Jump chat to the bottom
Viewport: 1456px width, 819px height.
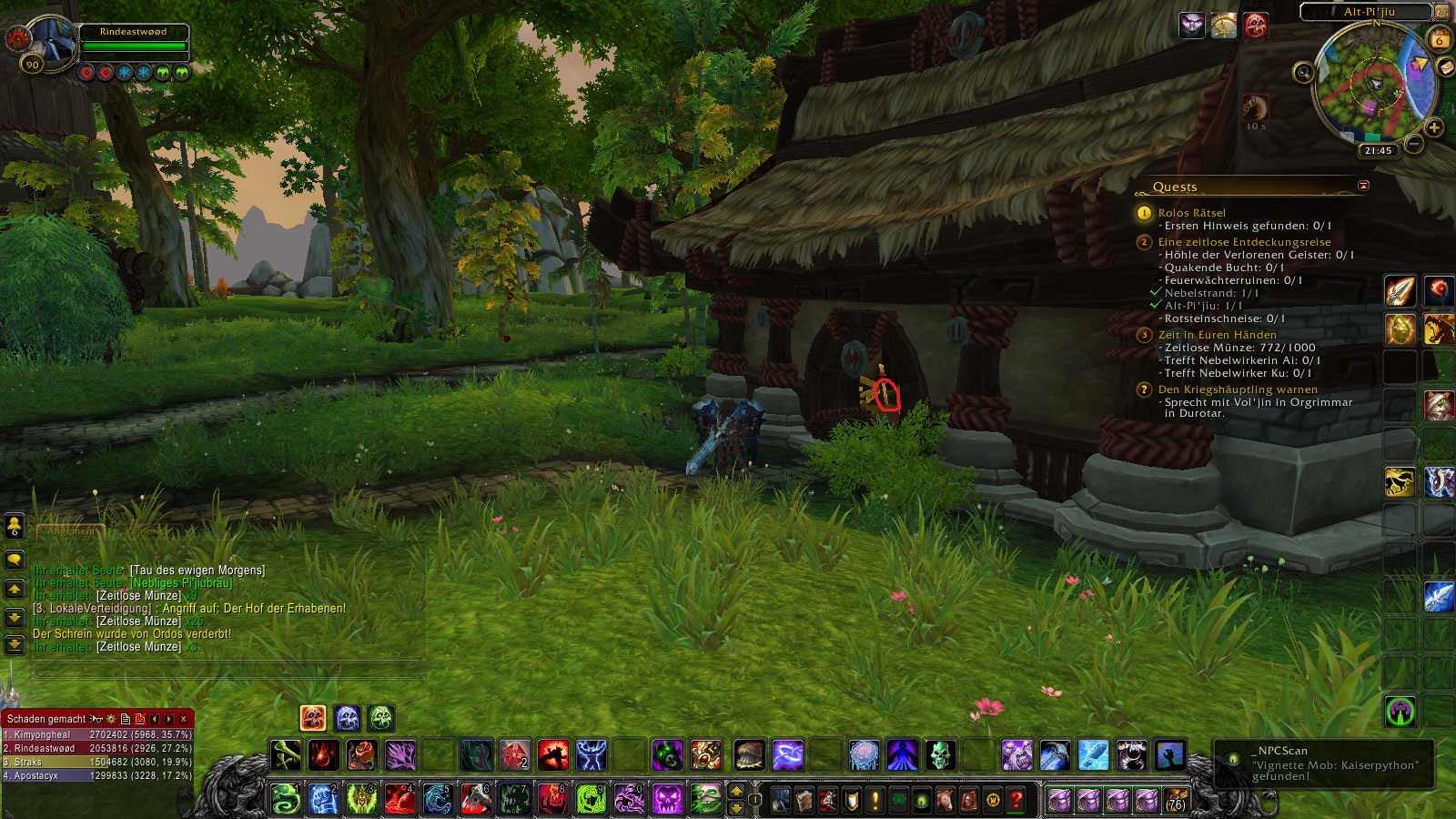pyautogui.click(x=15, y=645)
